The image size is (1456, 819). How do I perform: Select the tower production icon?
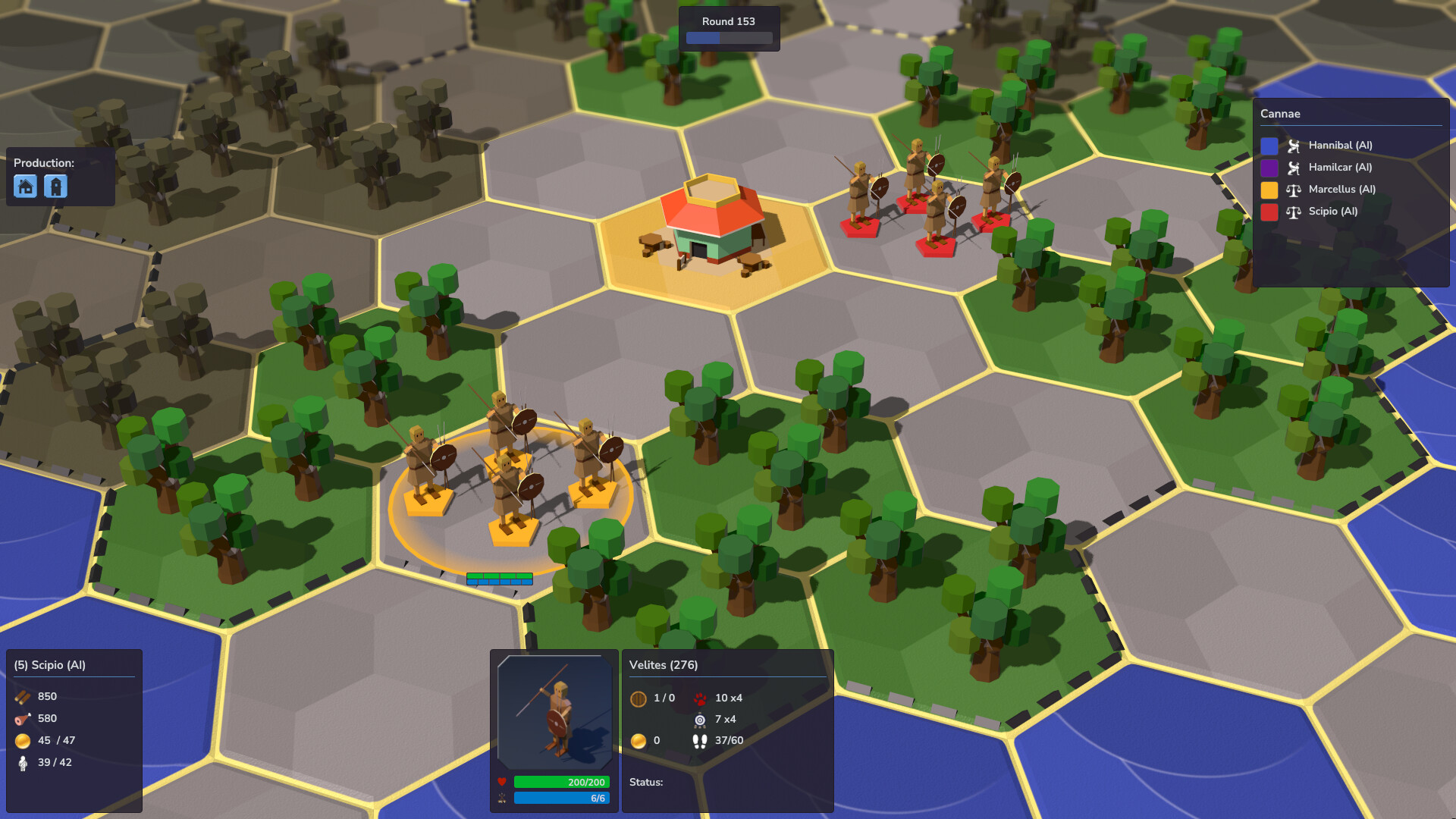54,186
